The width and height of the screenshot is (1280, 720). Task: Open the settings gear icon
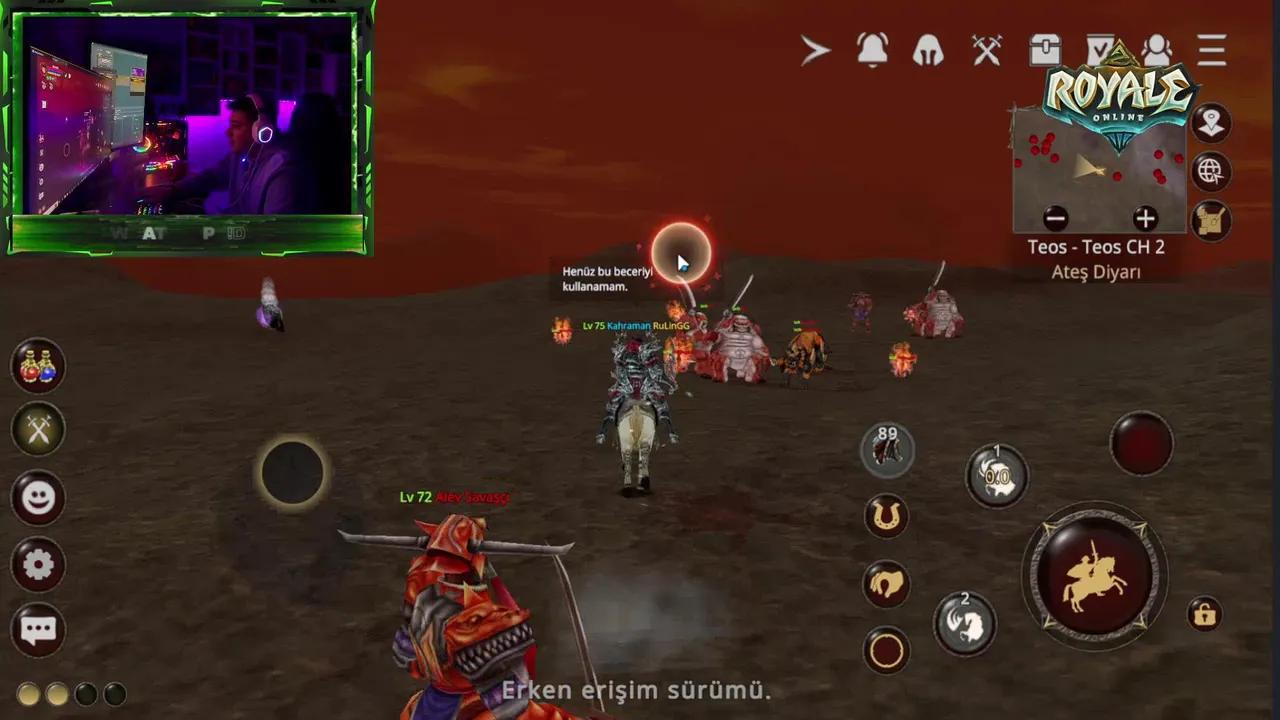click(x=37, y=566)
